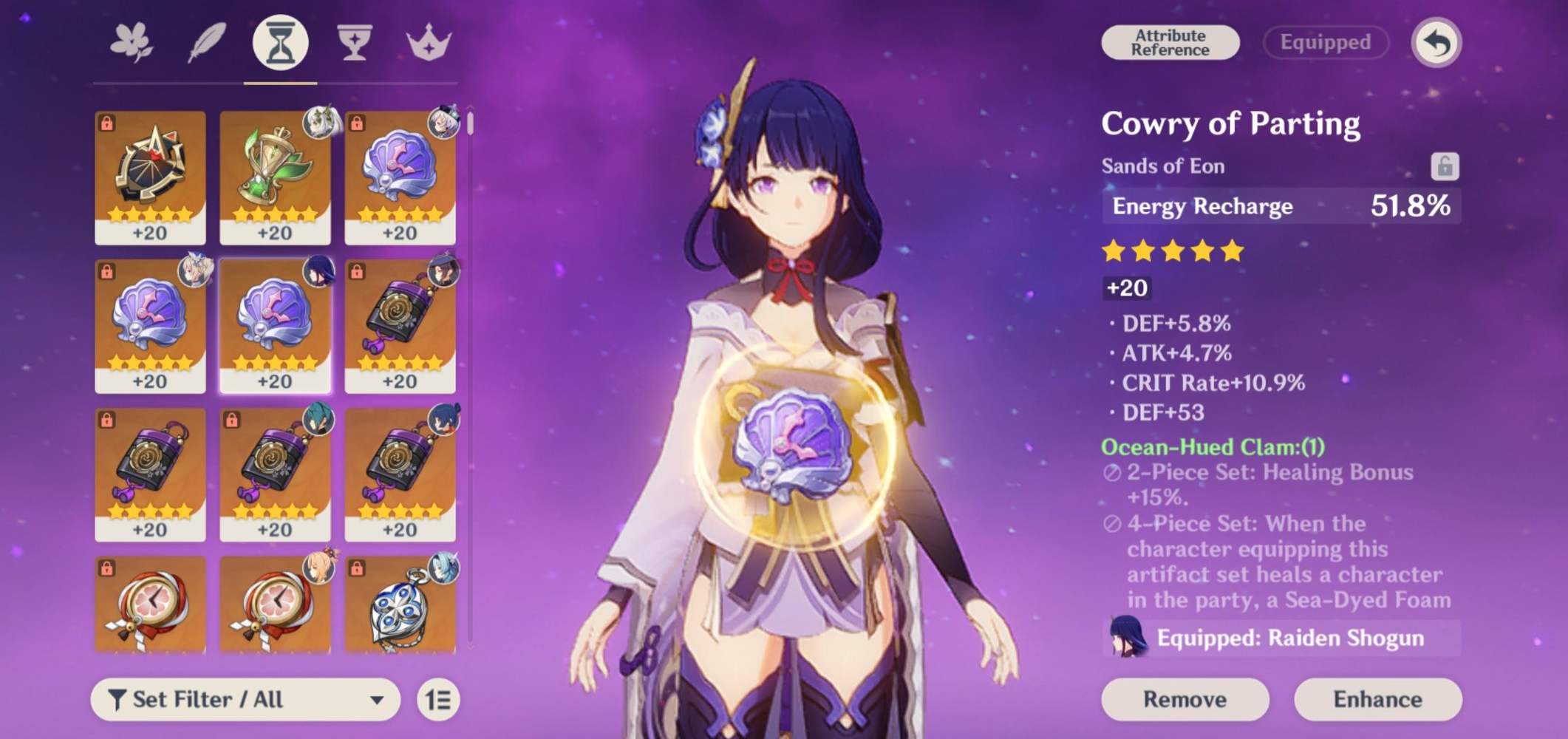Select the highlighted shell equipped by Raiden Shogun

tap(275, 325)
